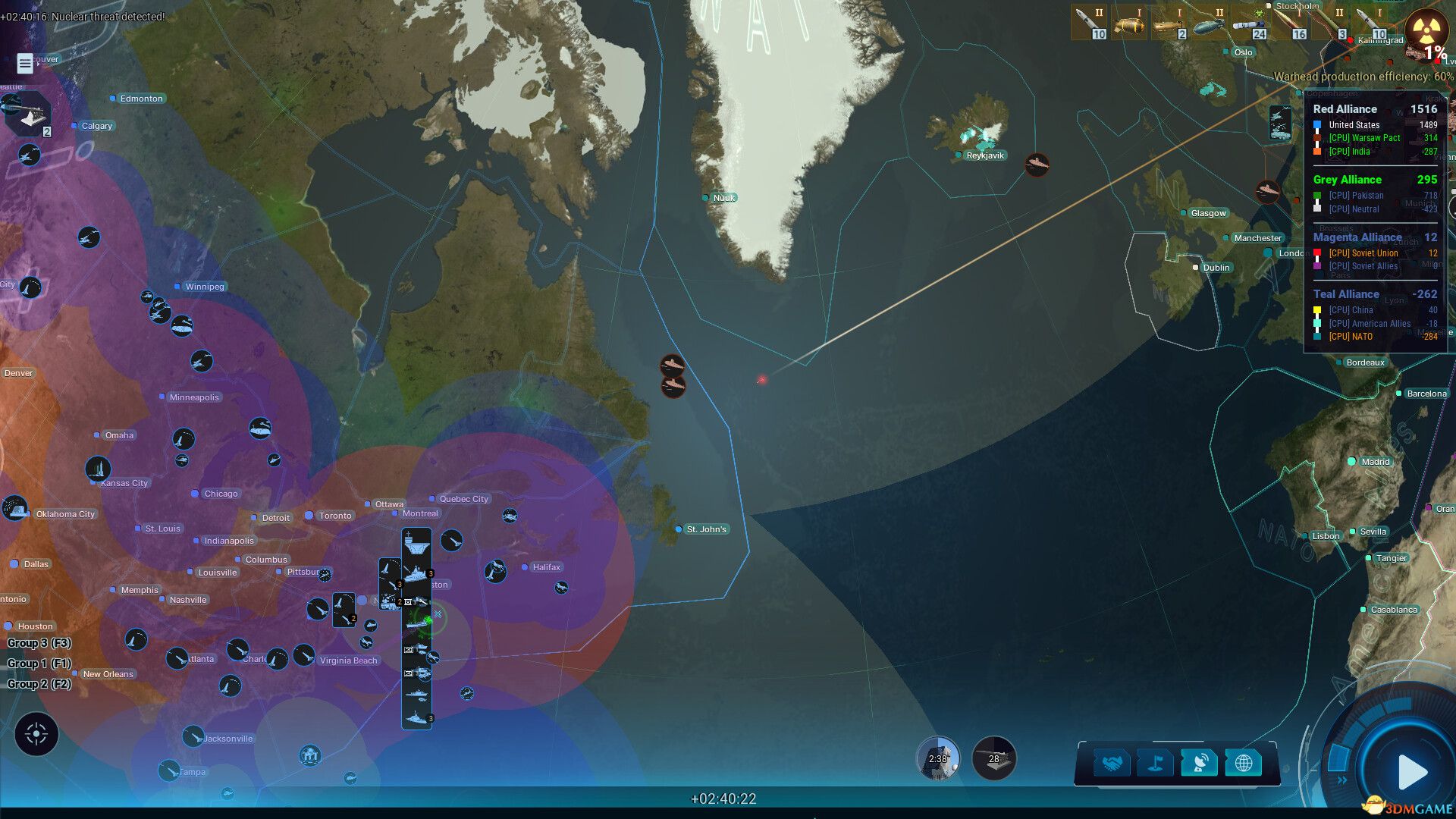
Task: Select the tier II rocket slot showing 3
Action: 1331,23
